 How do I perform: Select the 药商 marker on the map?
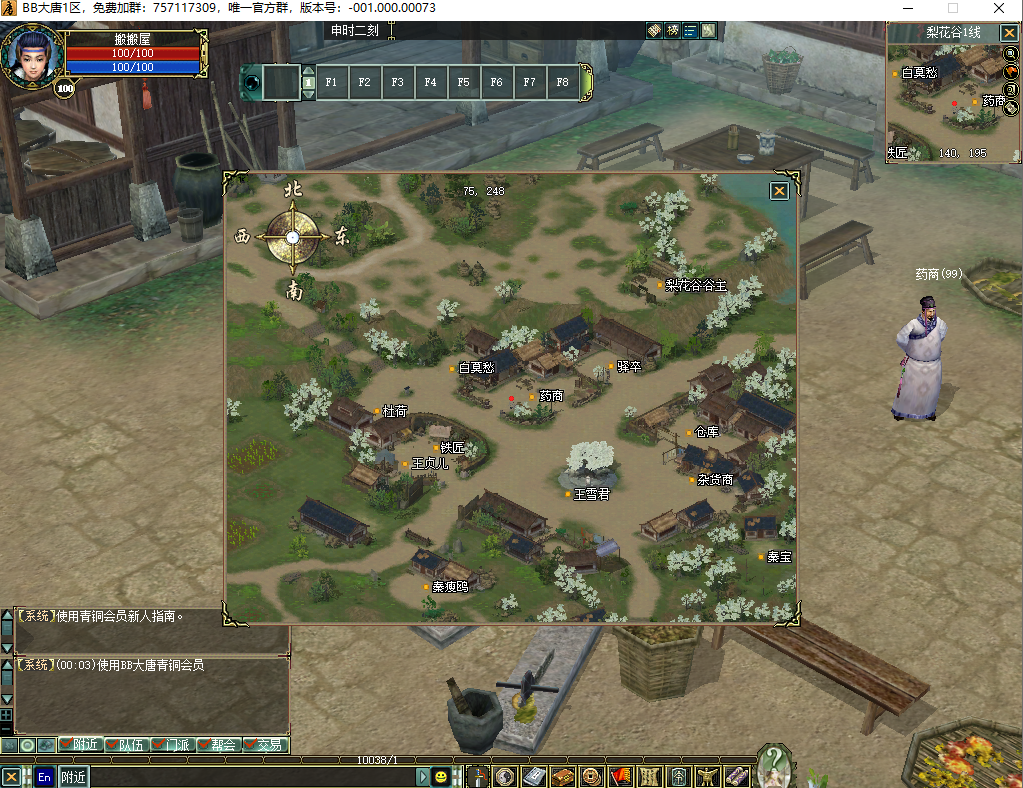550,396
